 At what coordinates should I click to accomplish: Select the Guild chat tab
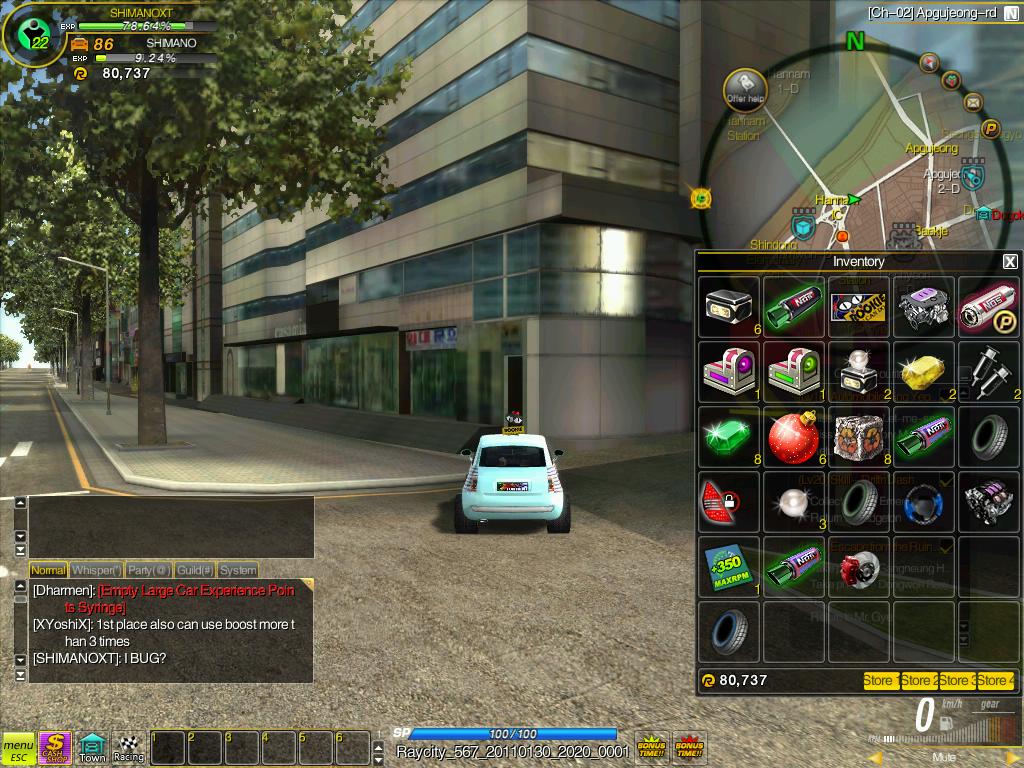[x=193, y=570]
